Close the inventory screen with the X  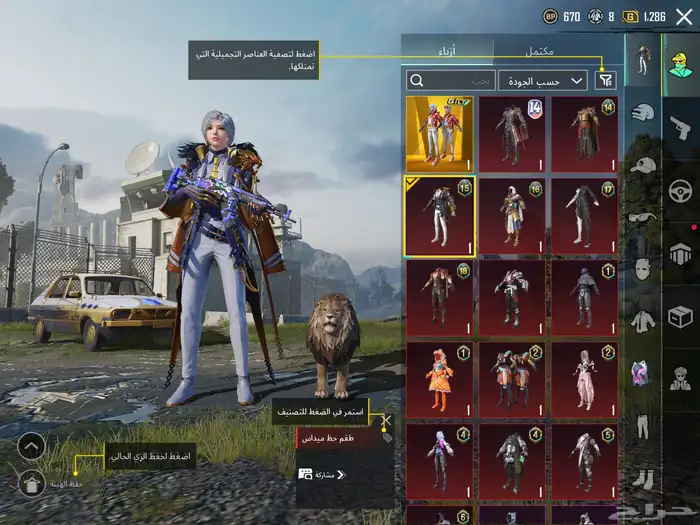[x=684, y=16]
